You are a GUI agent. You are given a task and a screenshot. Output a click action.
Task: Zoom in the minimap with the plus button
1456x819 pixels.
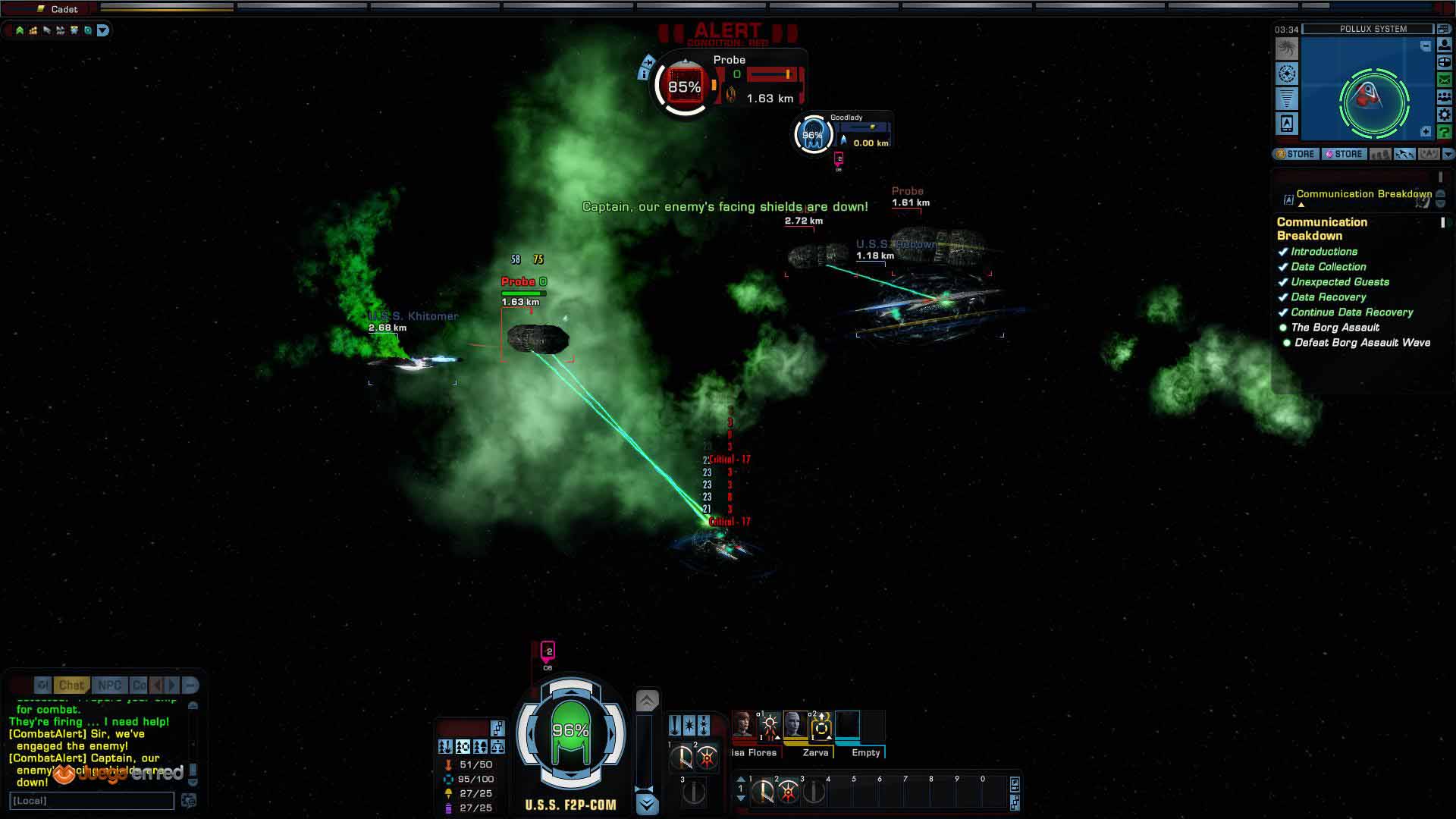coord(1426,132)
